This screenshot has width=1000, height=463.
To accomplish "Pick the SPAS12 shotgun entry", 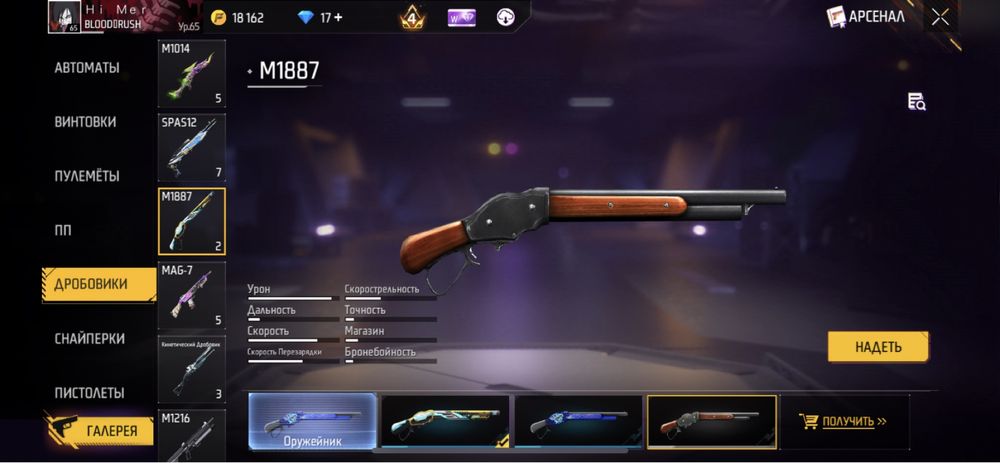I will (x=192, y=147).
